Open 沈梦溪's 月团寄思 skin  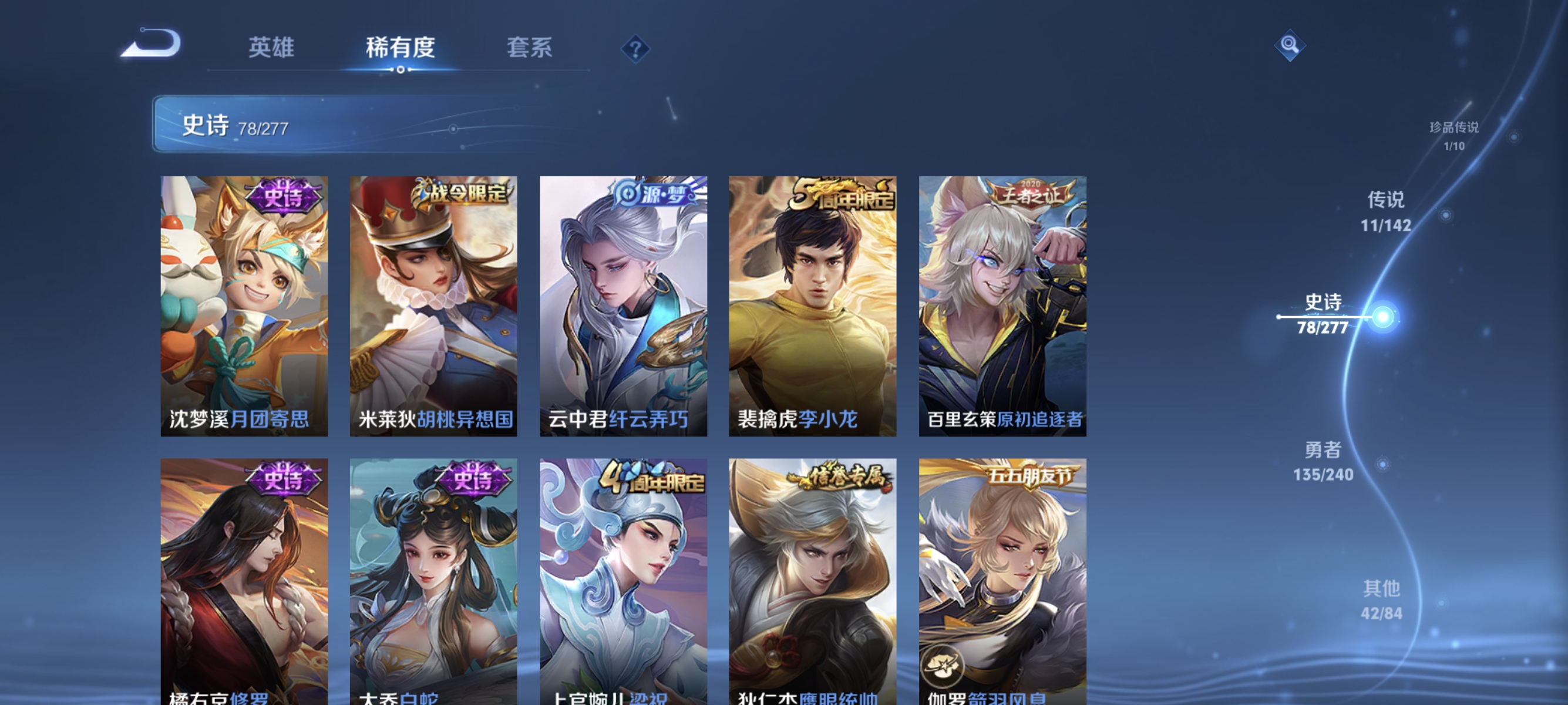tap(245, 307)
